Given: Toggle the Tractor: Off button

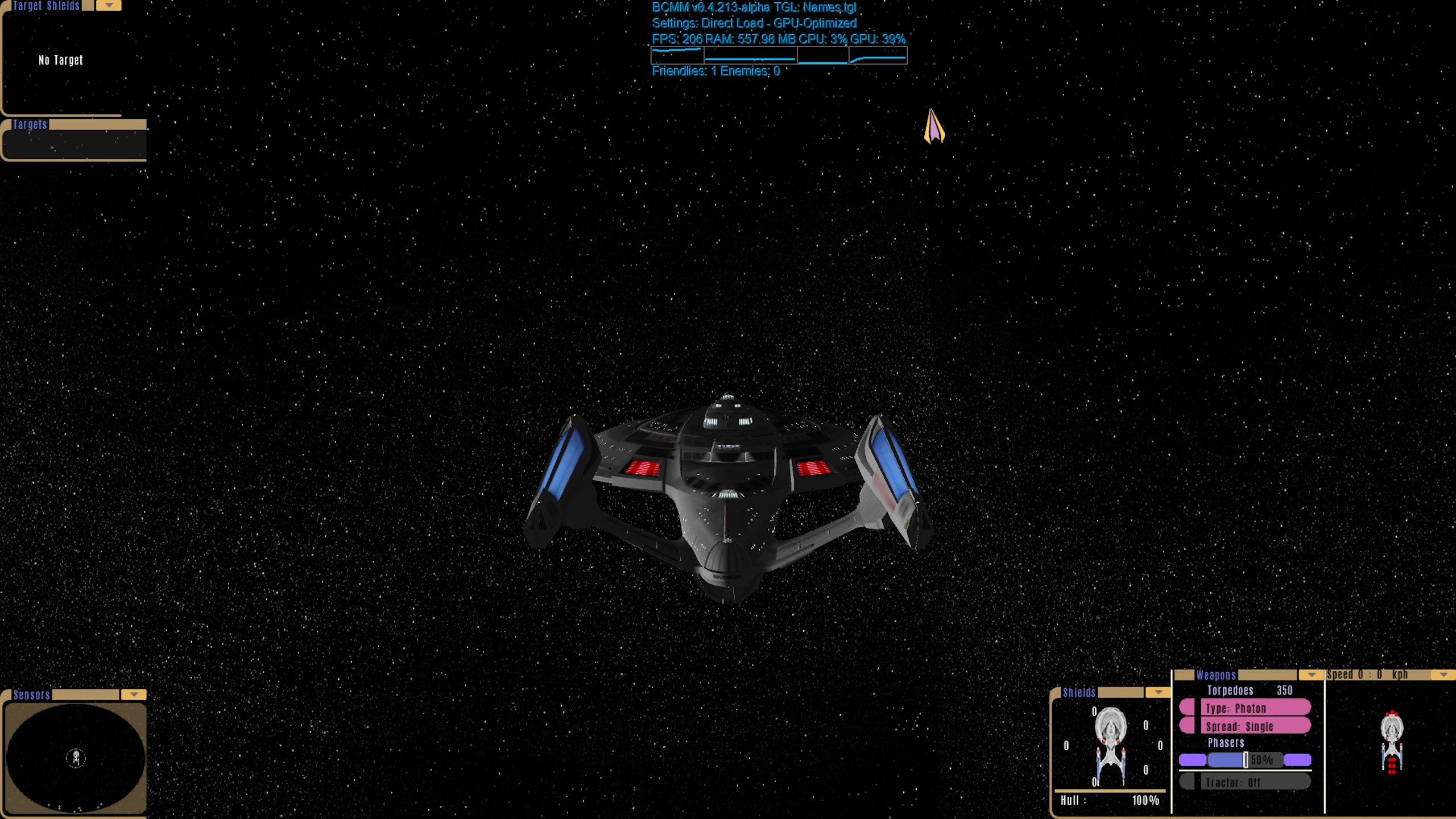Looking at the screenshot, I should [x=1256, y=783].
